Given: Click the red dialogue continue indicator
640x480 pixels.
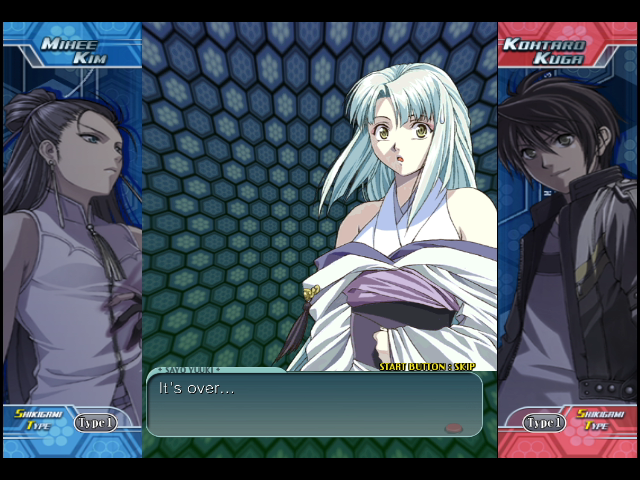Looking at the screenshot, I should 453,427.
